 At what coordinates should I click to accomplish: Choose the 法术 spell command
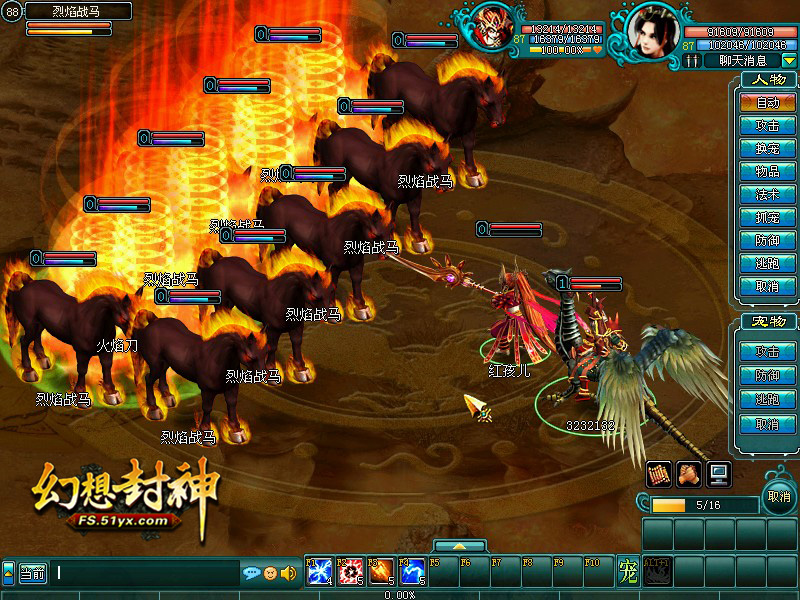click(767, 194)
